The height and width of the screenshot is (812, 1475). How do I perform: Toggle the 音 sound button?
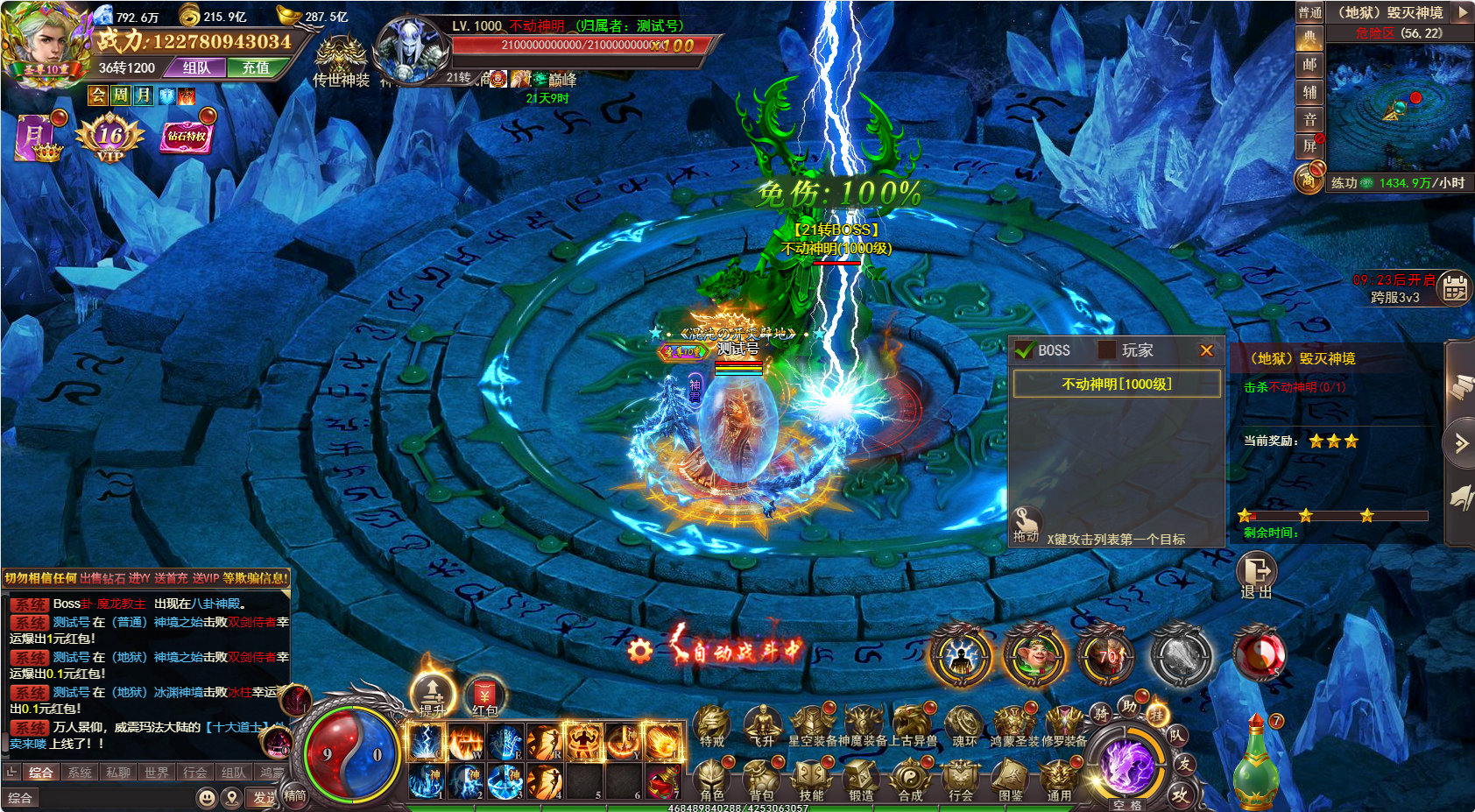1309,119
